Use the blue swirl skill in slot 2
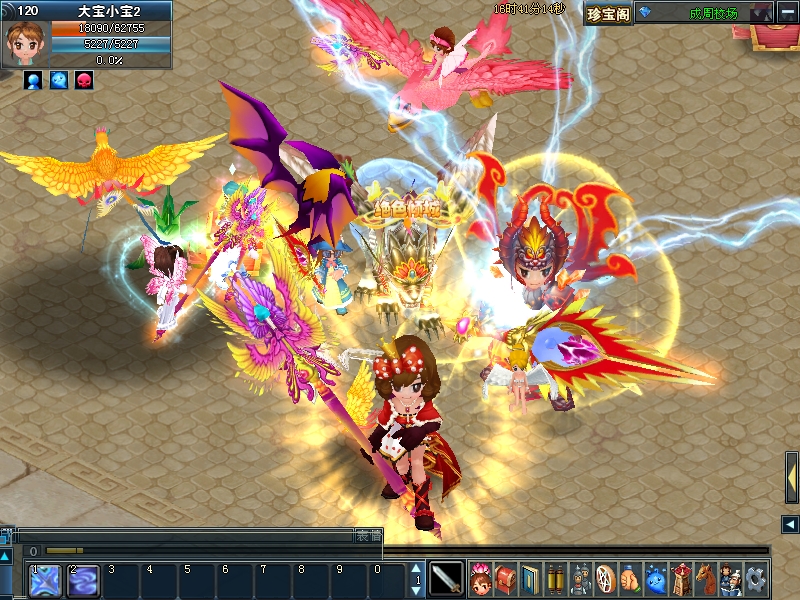800x600 pixels. tap(82, 581)
